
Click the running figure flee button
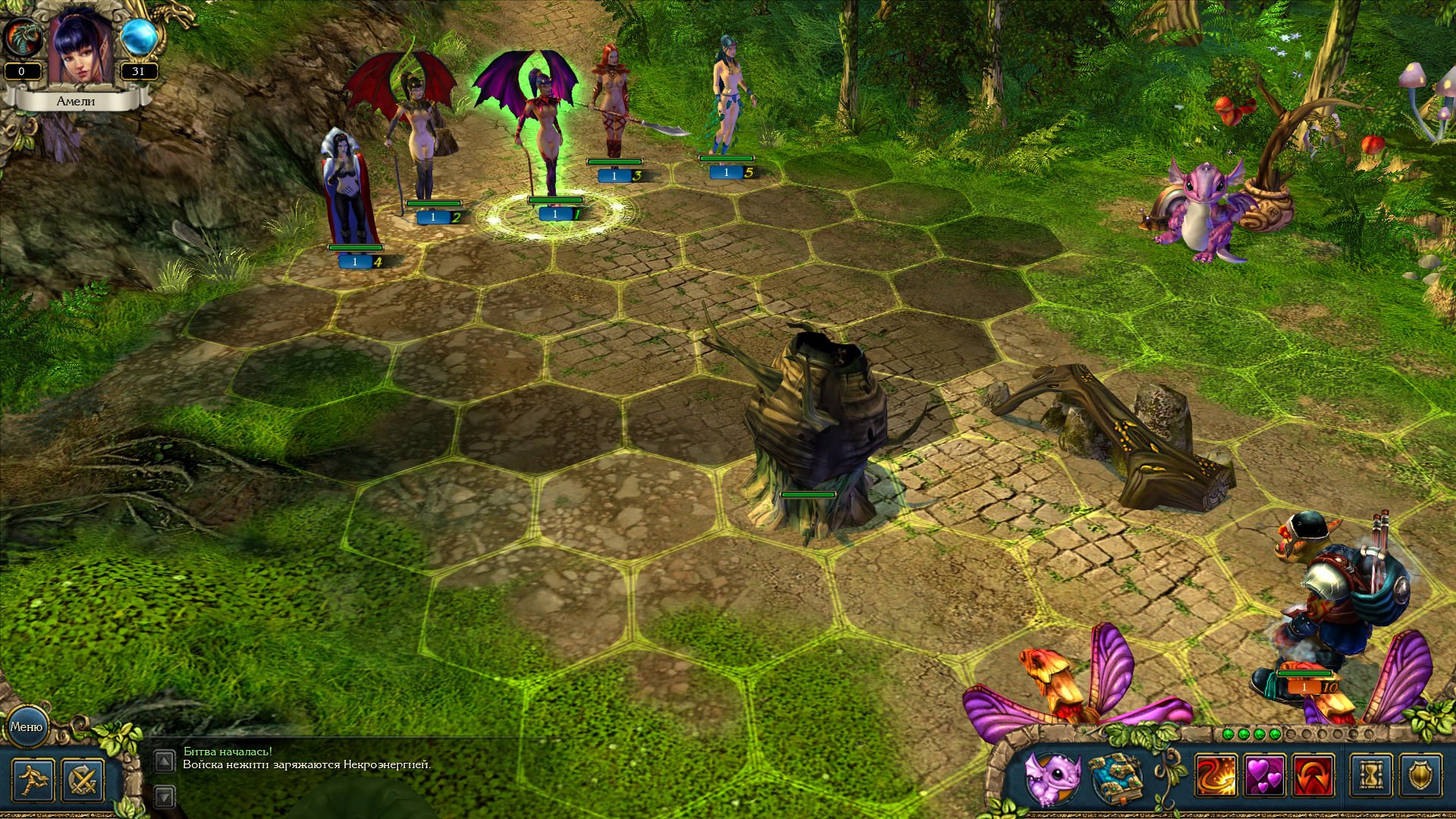coord(33,780)
